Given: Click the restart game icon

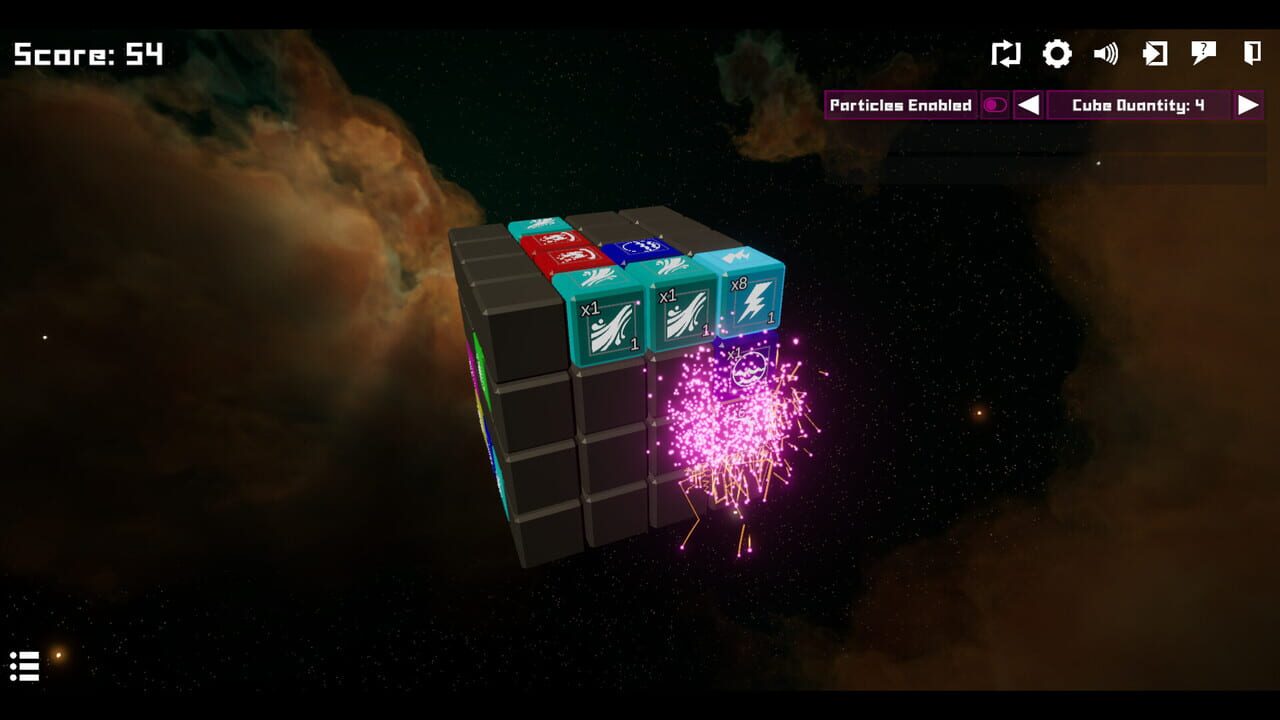Looking at the screenshot, I should pyautogui.click(x=1007, y=54).
